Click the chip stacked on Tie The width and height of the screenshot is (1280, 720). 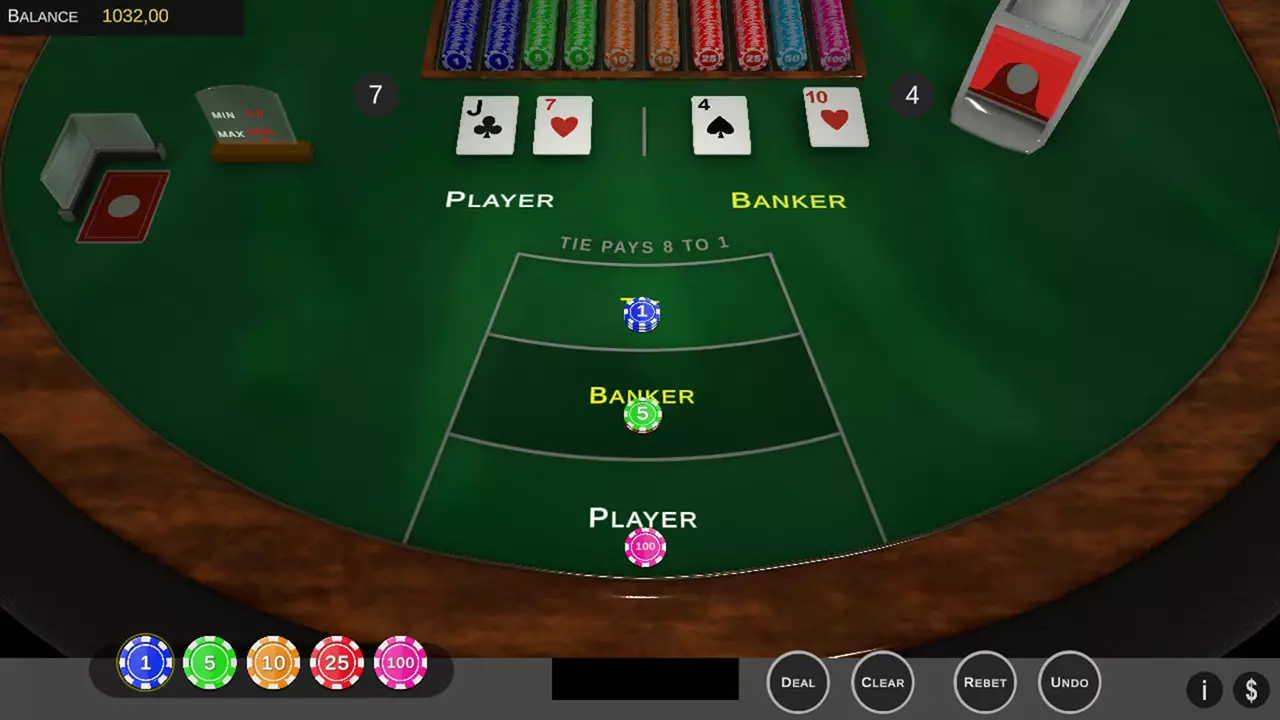pyautogui.click(x=641, y=312)
